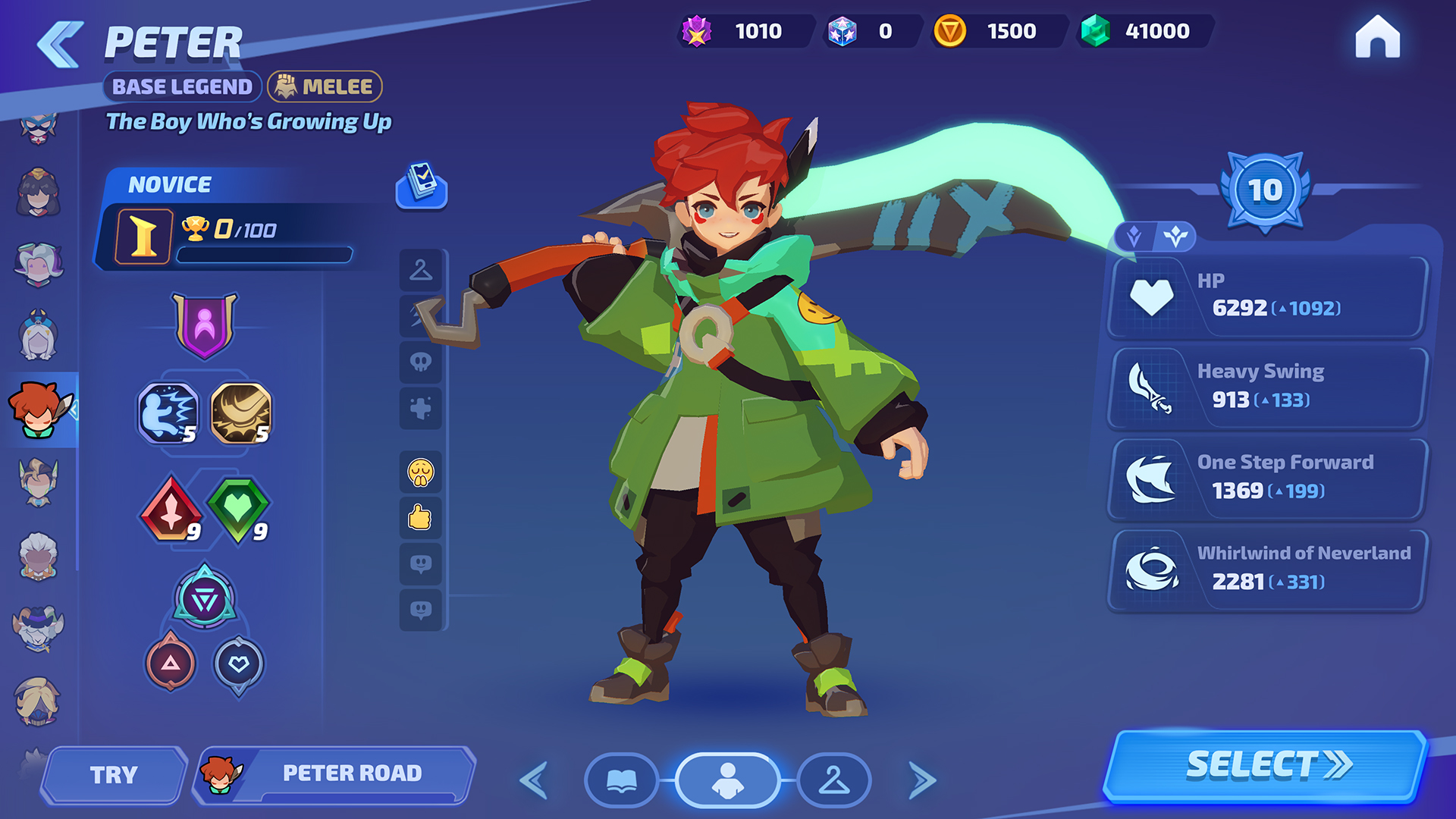Open the emote card deck icon above the slots
This screenshot has width=1456, height=819.
coord(422,189)
